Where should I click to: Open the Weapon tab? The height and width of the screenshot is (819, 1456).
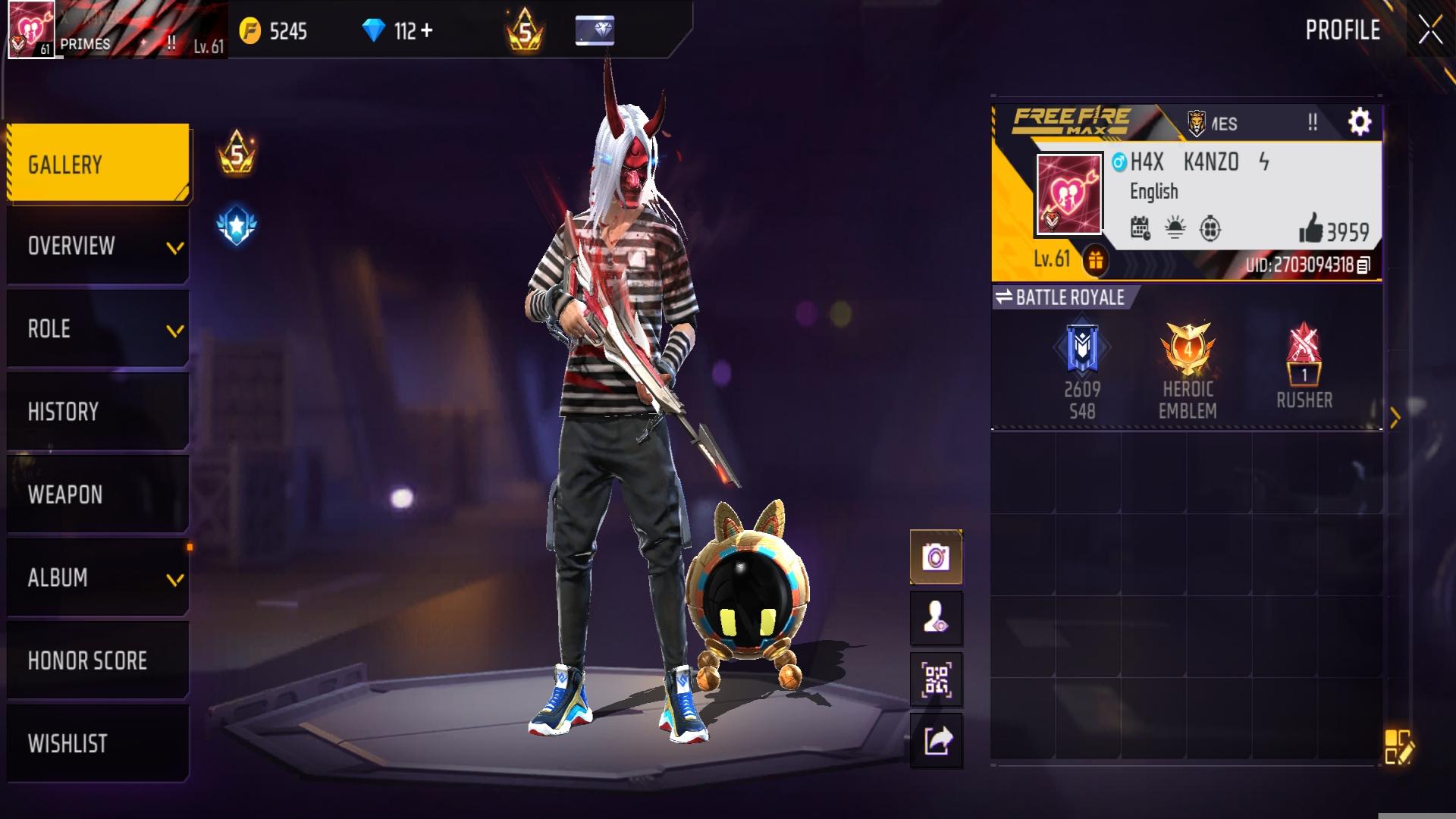(x=98, y=494)
